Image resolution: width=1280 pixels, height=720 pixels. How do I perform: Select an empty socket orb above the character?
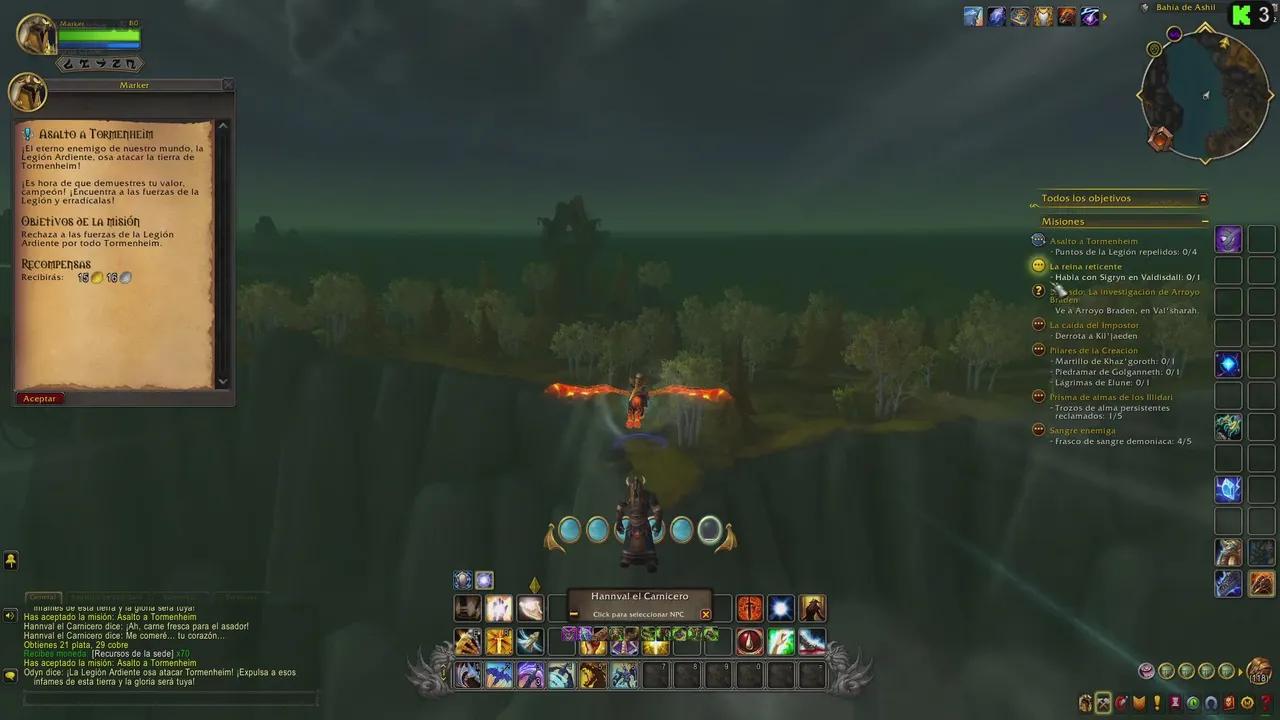710,530
